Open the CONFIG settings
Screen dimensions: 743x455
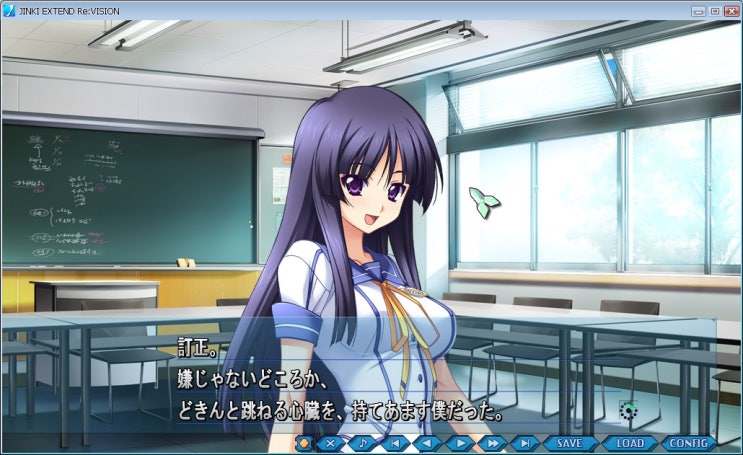[689, 443]
